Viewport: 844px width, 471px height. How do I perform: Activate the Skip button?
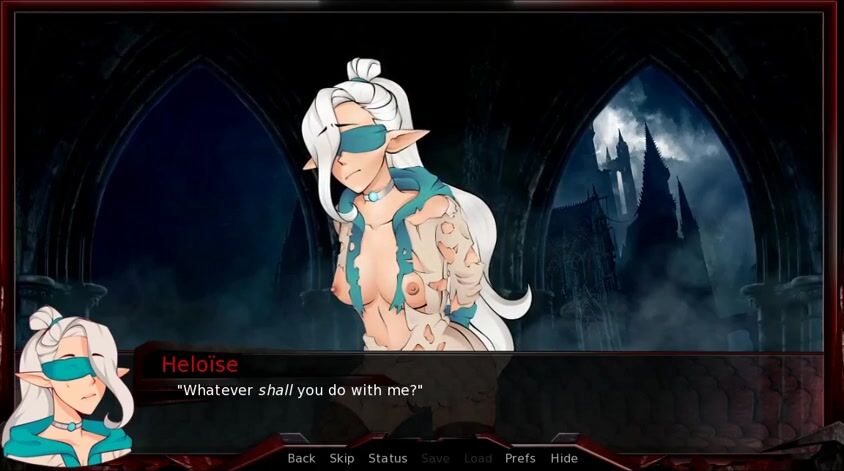point(342,458)
